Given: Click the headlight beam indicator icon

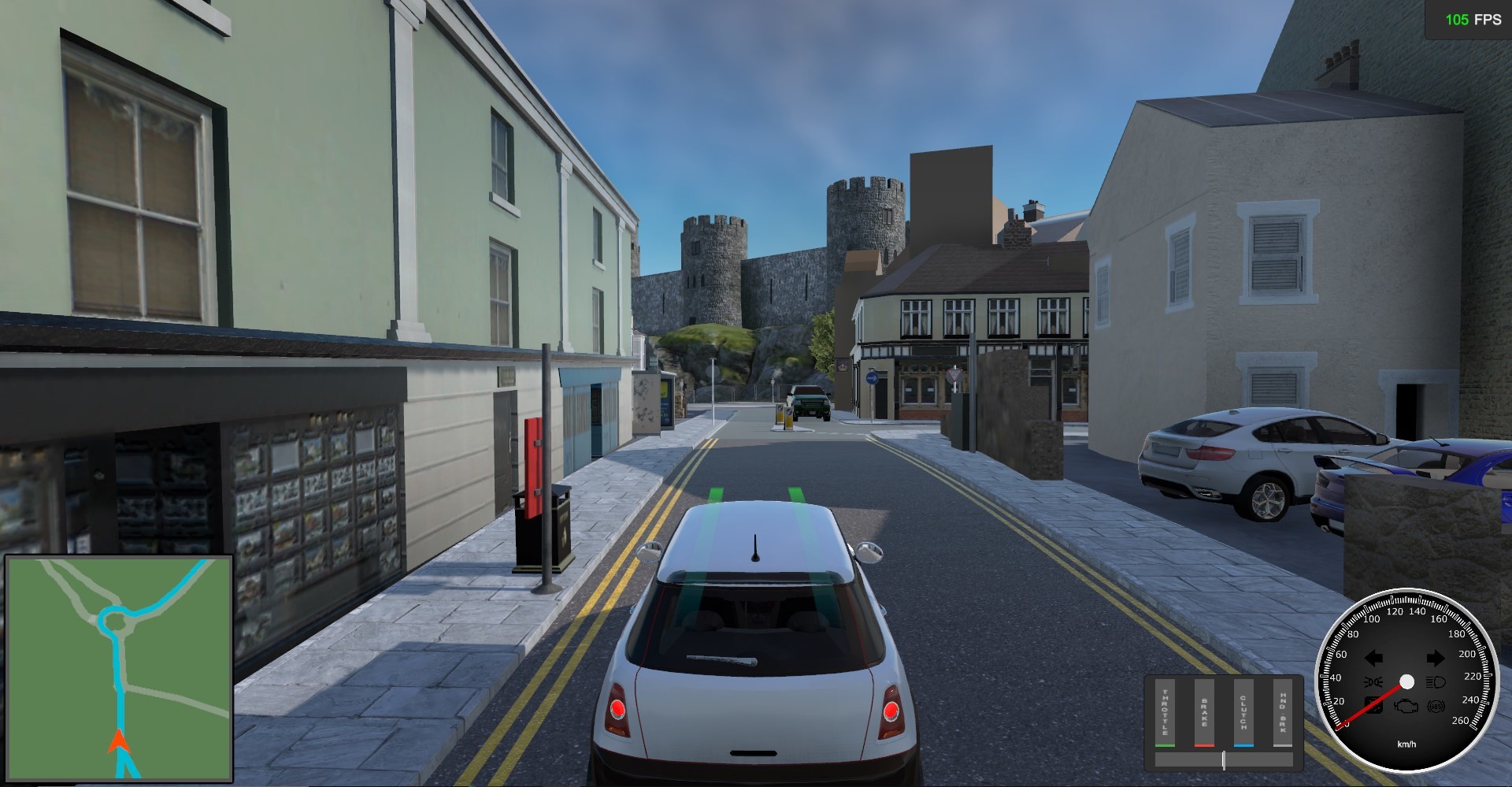Looking at the screenshot, I should 1436,682.
